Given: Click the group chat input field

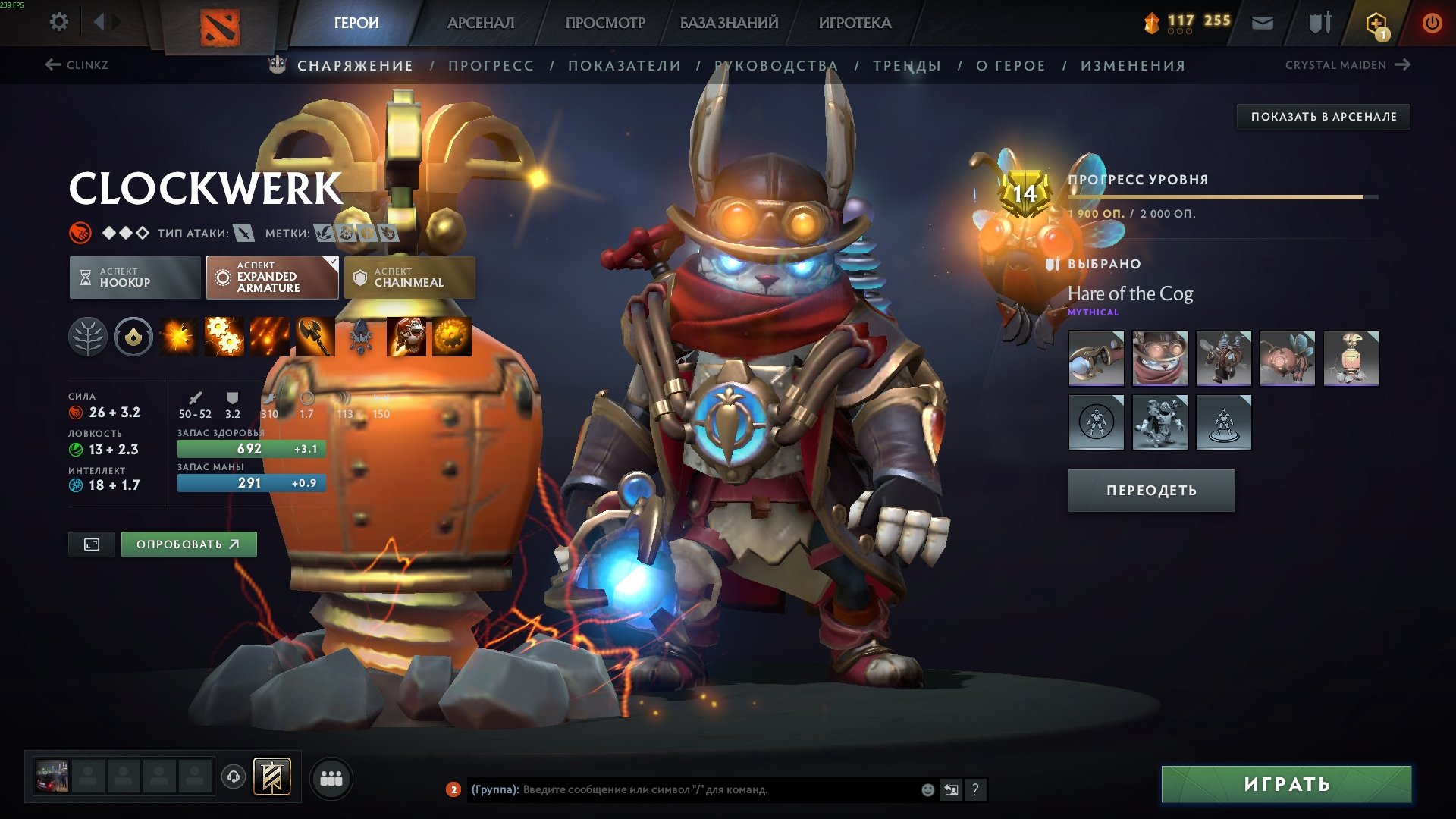Looking at the screenshot, I should [682, 790].
